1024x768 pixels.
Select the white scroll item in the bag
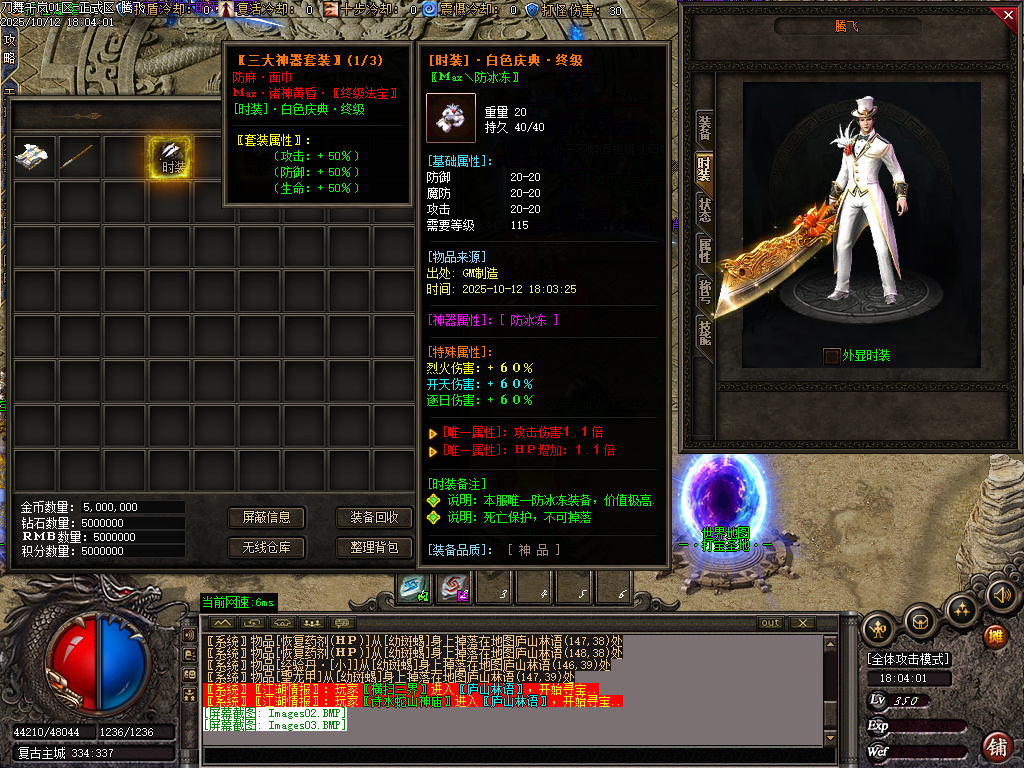coord(33,157)
